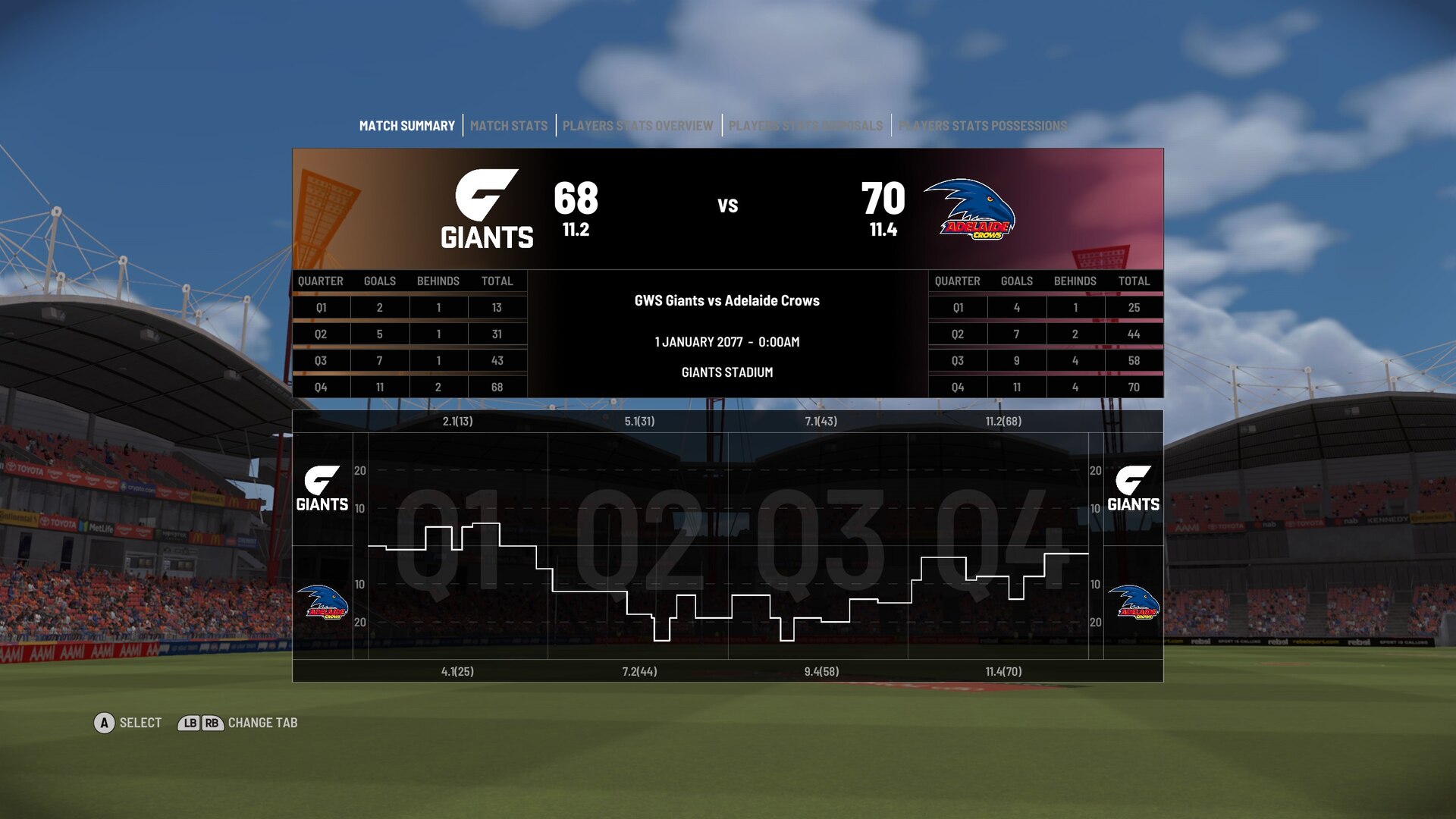Screen dimensions: 1456x819
Task: Switch to the Match Stats tab
Action: coord(508,126)
